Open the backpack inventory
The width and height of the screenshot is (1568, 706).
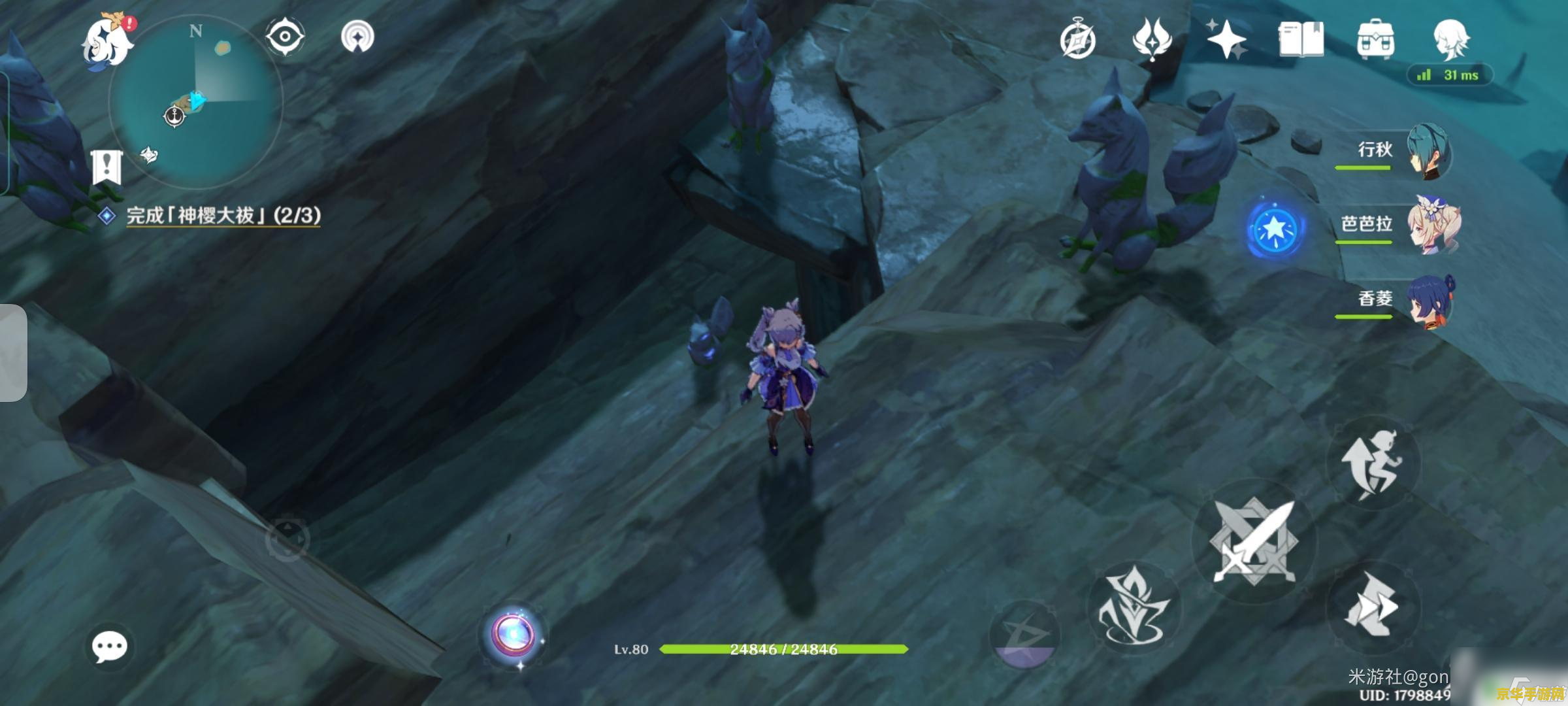click(1375, 39)
